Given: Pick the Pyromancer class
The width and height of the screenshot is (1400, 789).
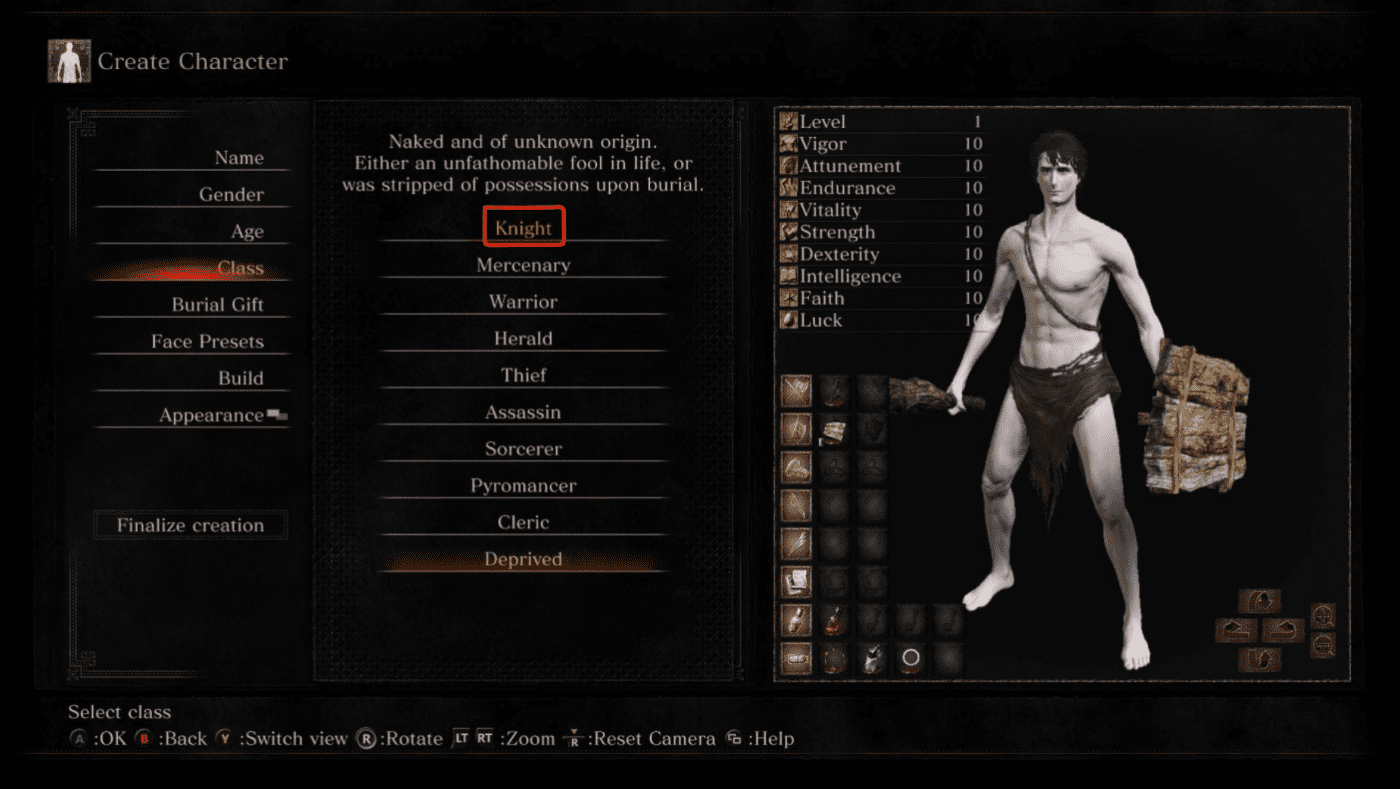Looking at the screenshot, I should (x=523, y=486).
